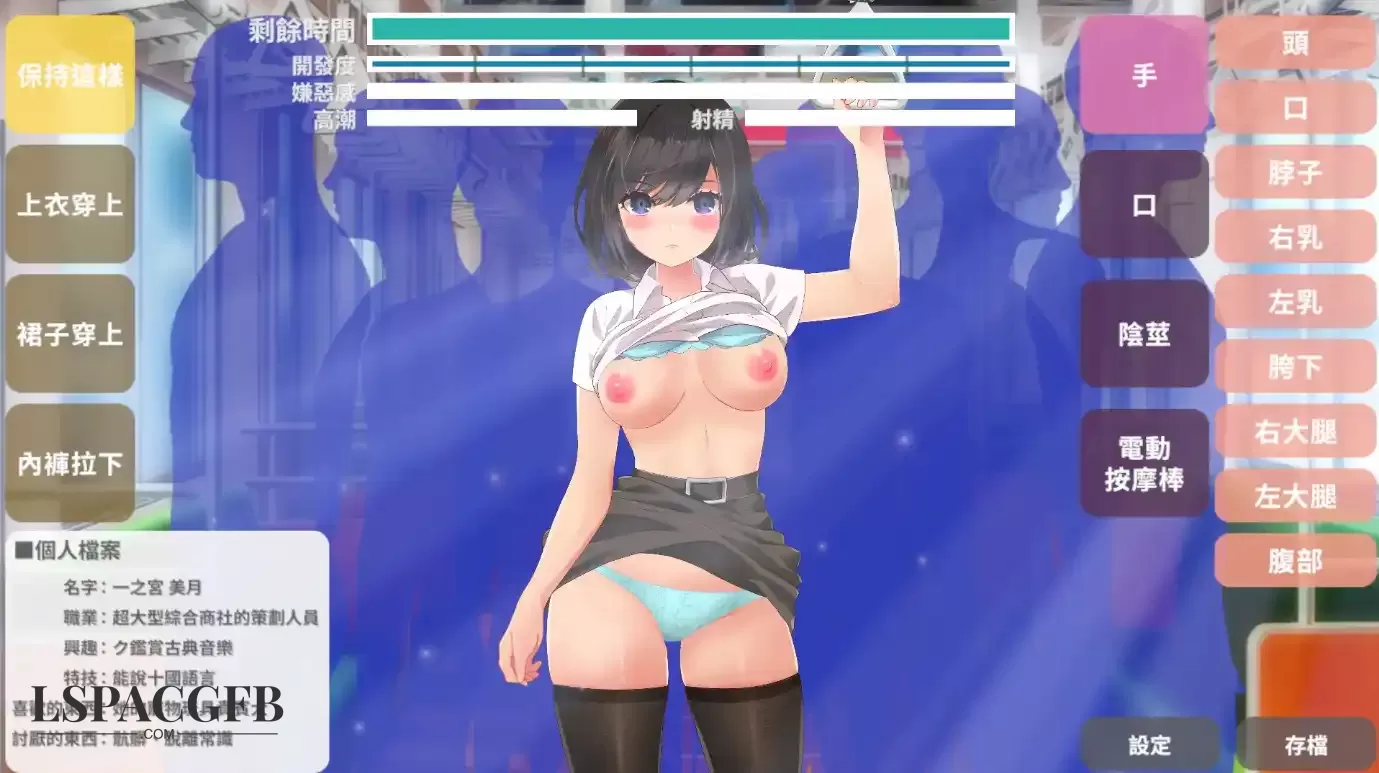Screen dimensions: 1379x773
Task: Activate the 陰莖 action option
Action: [1143, 333]
